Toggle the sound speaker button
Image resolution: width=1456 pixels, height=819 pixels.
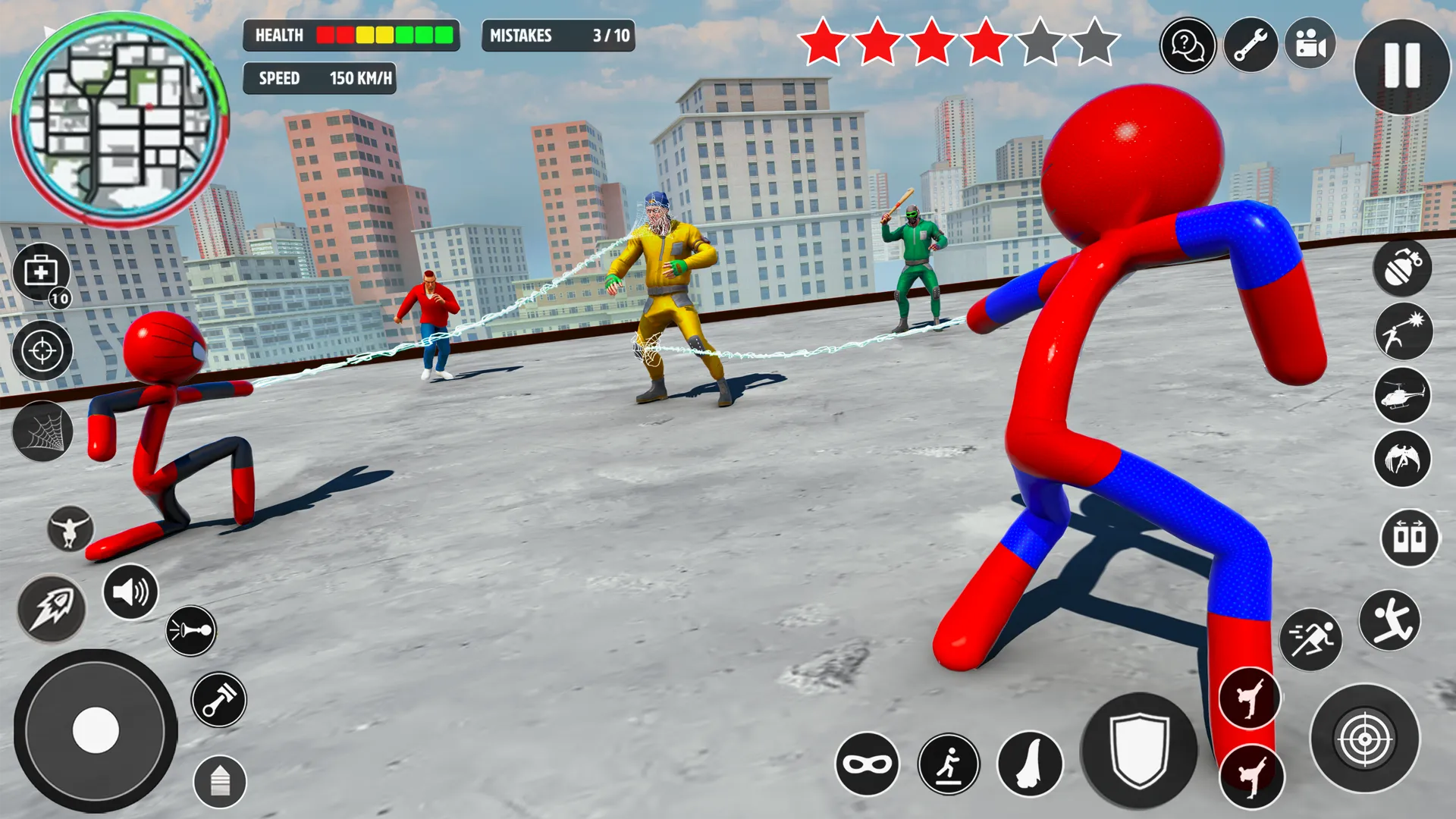click(x=130, y=591)
